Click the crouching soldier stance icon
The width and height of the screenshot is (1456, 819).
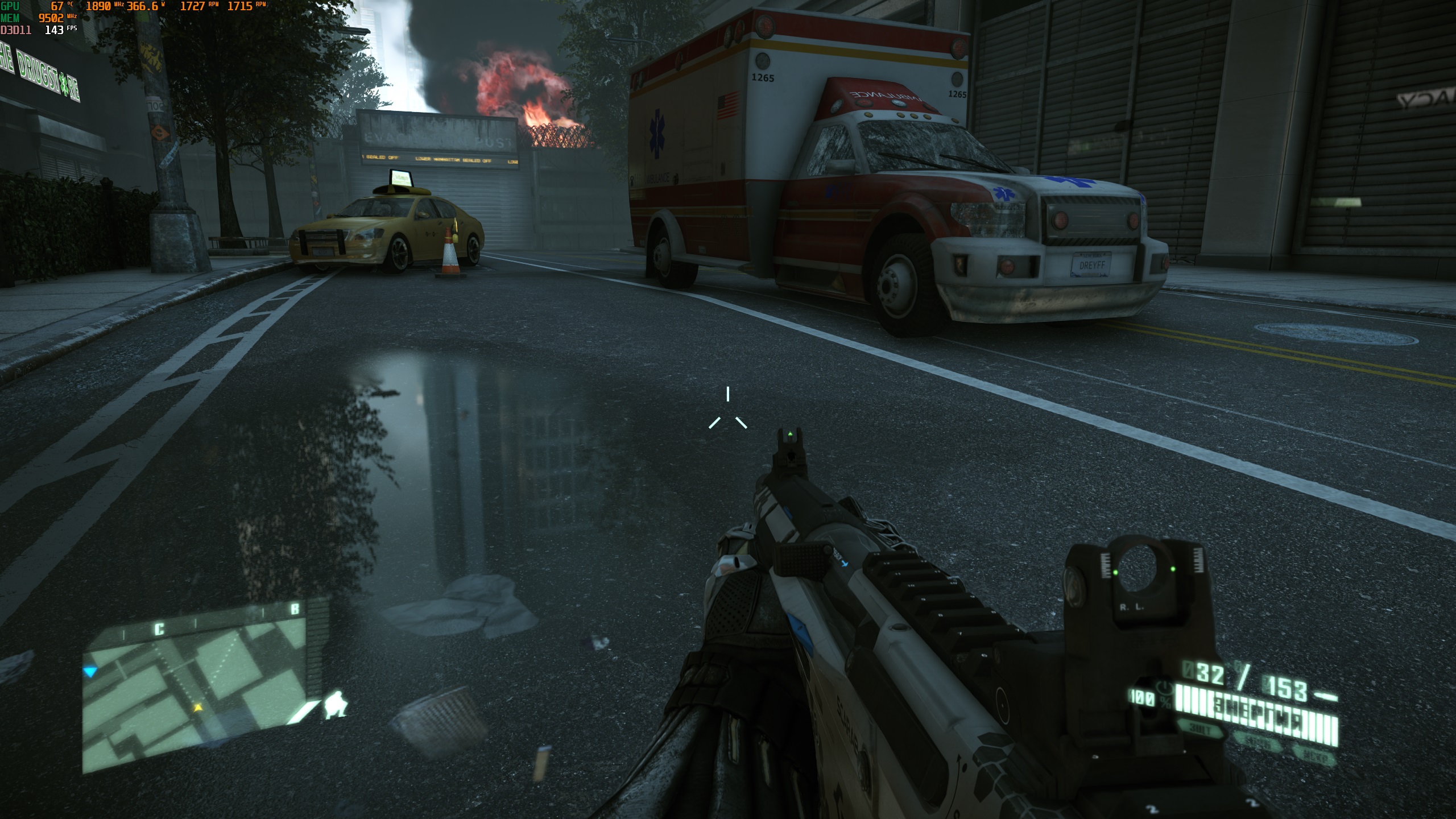click(x=337, y=705)
